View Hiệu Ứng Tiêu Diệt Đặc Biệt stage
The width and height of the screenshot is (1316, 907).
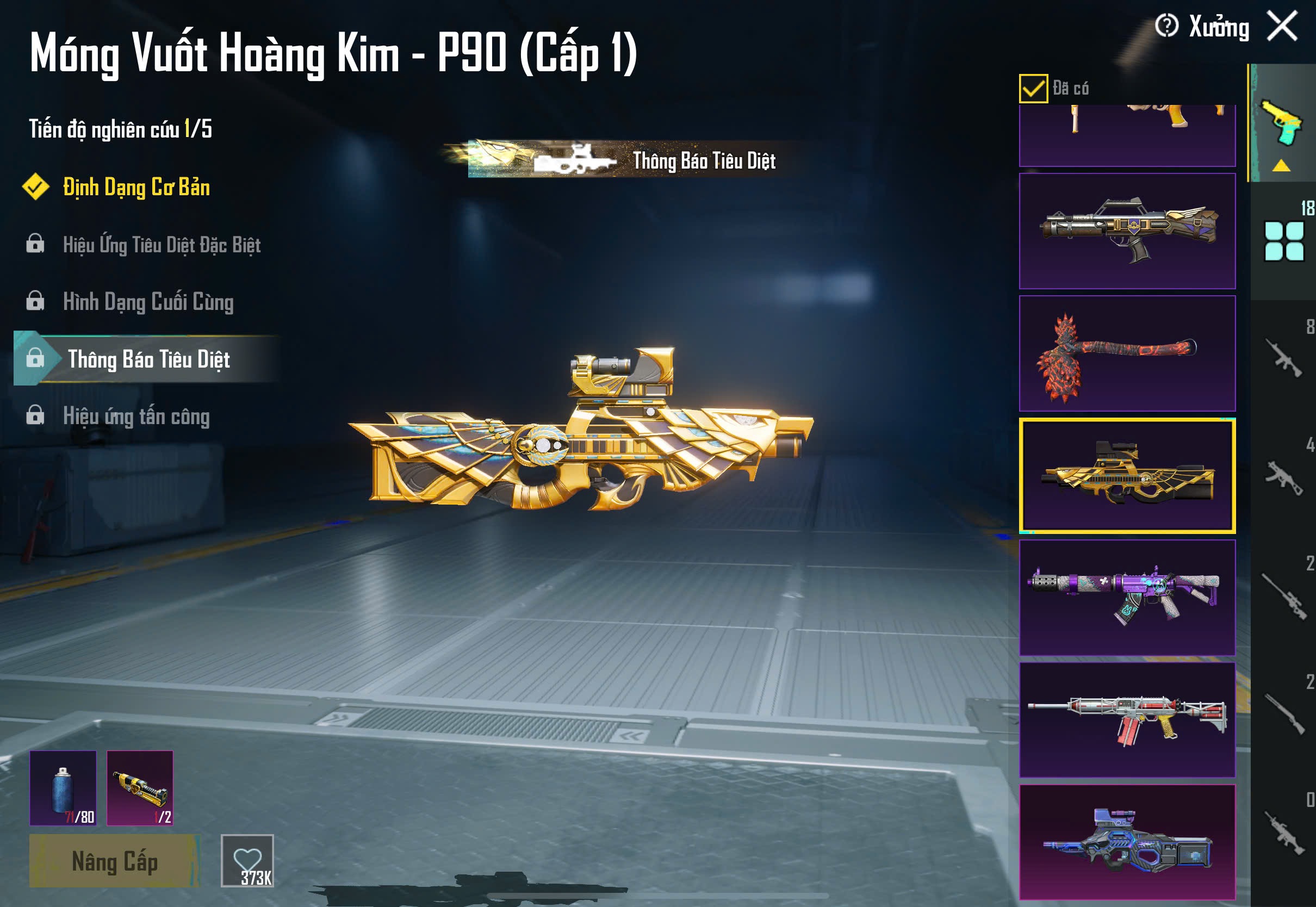(162, 245)
